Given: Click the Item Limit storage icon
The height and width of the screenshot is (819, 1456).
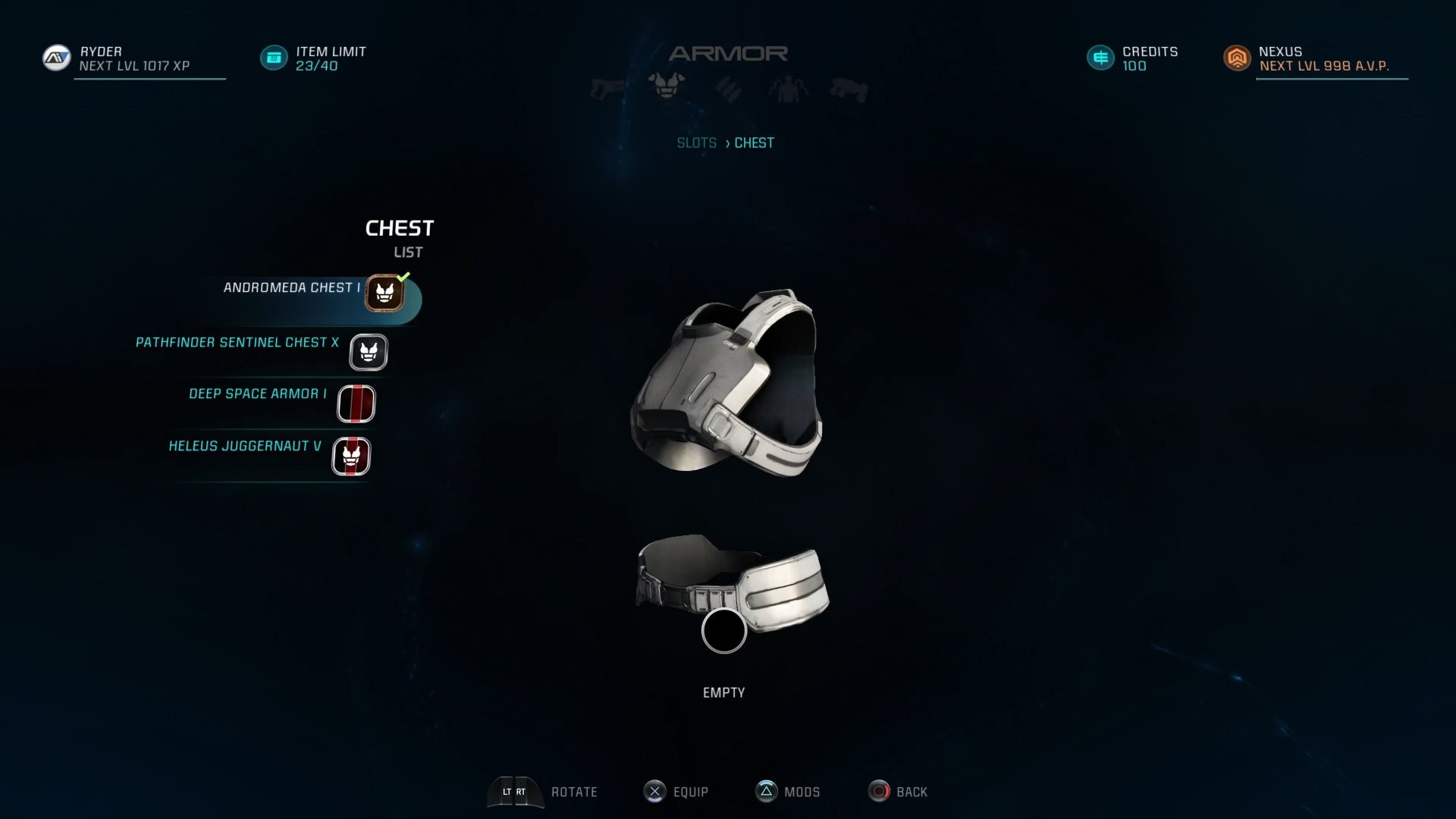Looking at the screenshot, I should tap(273, 57).
